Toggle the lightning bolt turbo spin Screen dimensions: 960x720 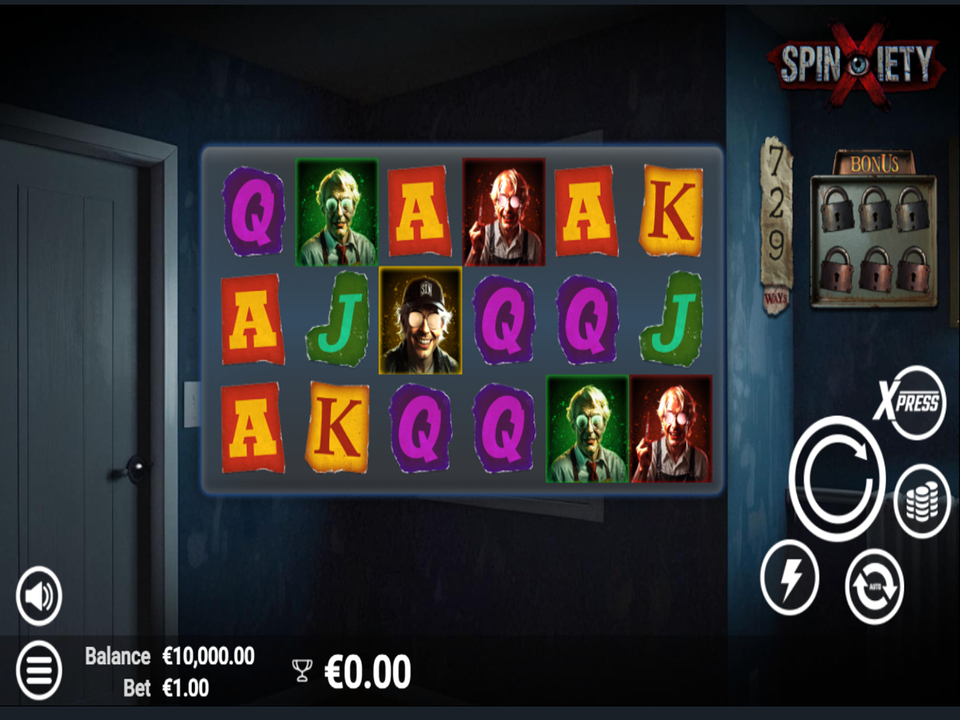pyautogui.click(x=789, y=577)
